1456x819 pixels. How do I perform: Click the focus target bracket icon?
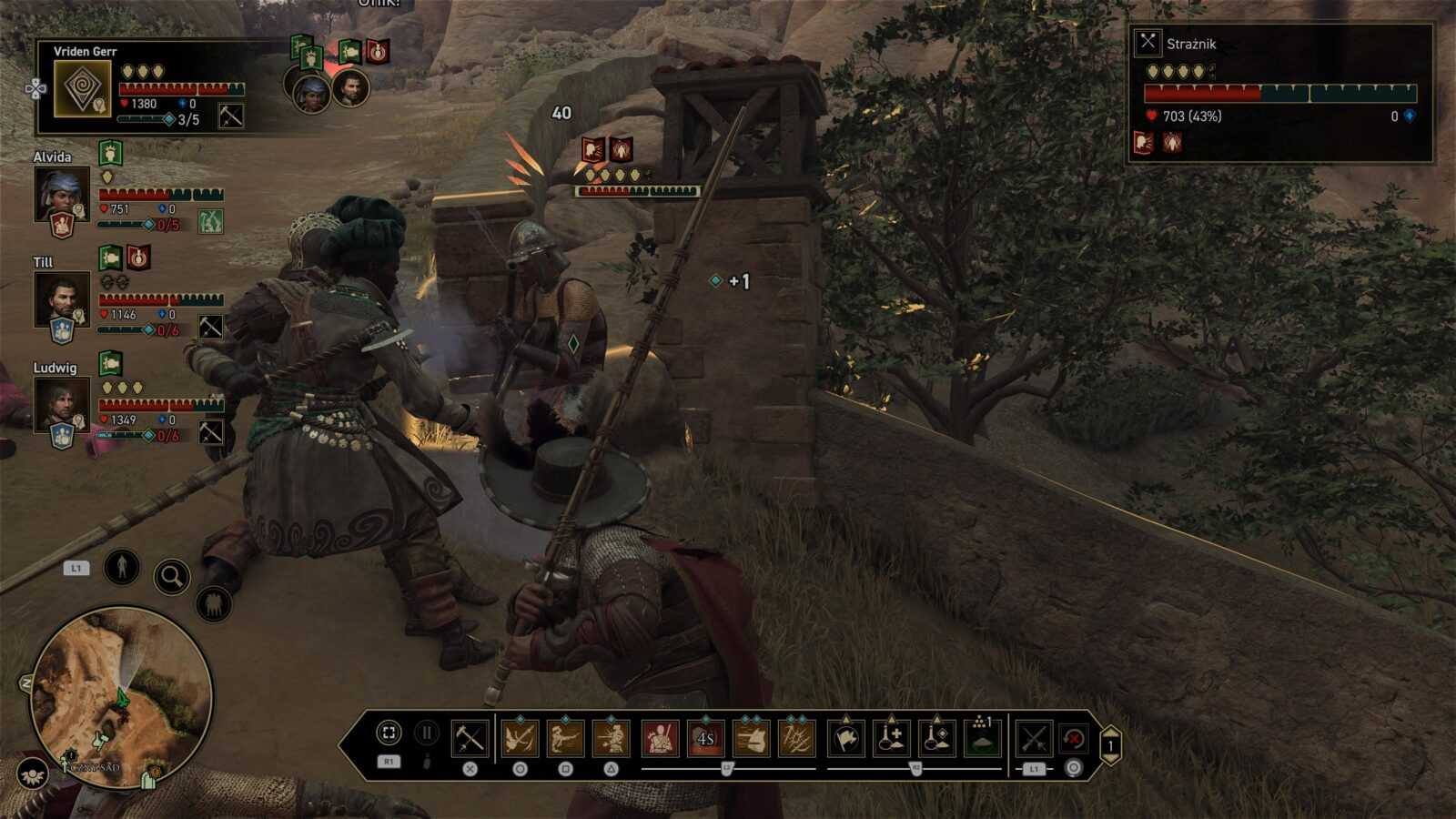(x=389, y=733)
